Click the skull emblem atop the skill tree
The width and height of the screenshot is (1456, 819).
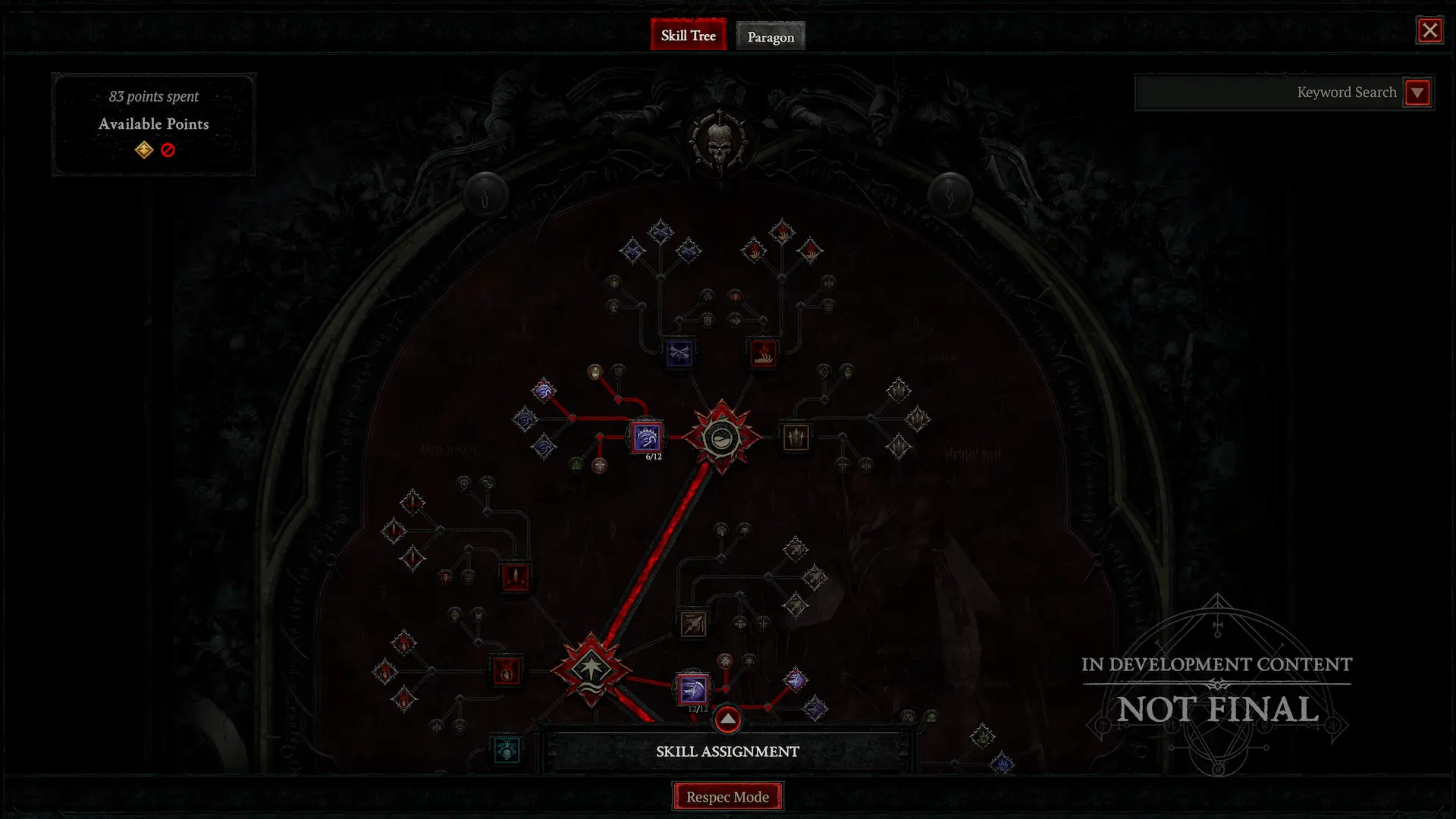coord(718,140)
